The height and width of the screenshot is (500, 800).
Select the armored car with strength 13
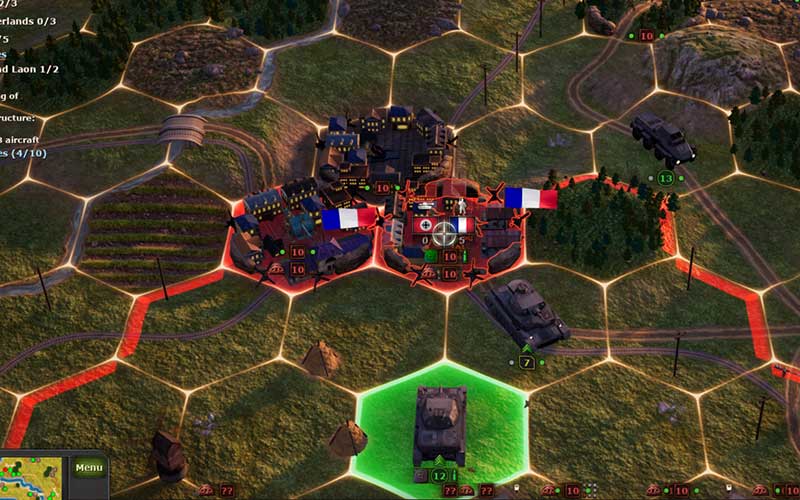tap(663, 139)
